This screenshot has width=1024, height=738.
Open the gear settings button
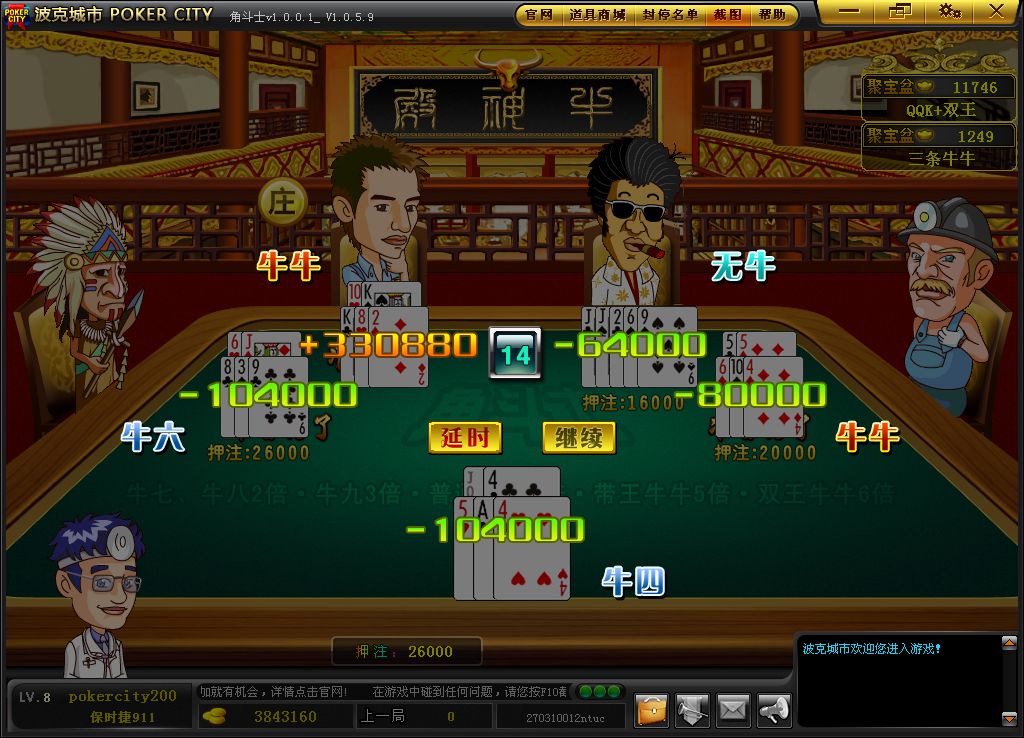click(x=949, y=12)
